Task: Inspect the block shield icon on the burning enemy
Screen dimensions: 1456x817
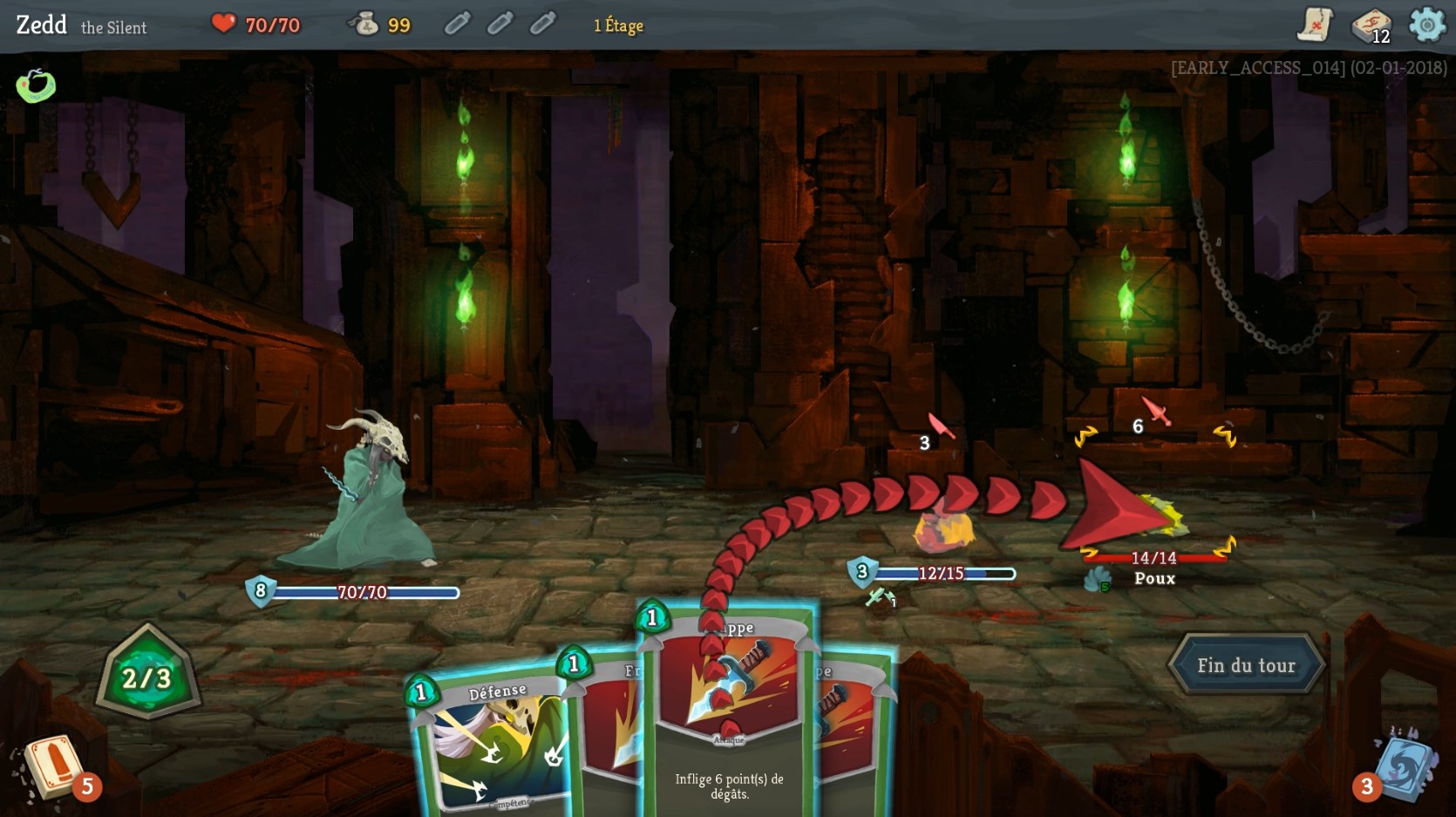Action: tap(861, 571)
